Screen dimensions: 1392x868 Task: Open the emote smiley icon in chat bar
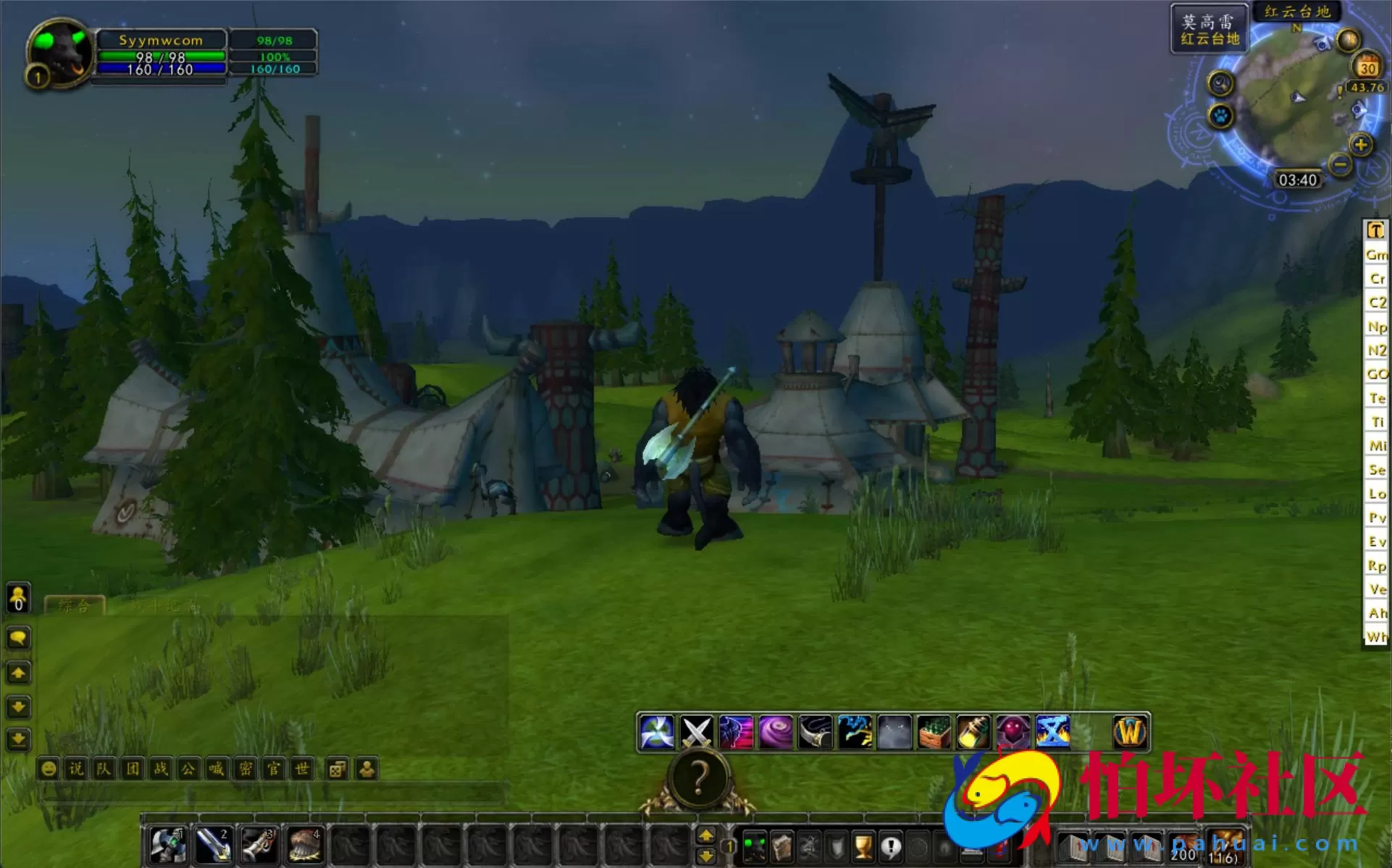click(x=49, y=769)
